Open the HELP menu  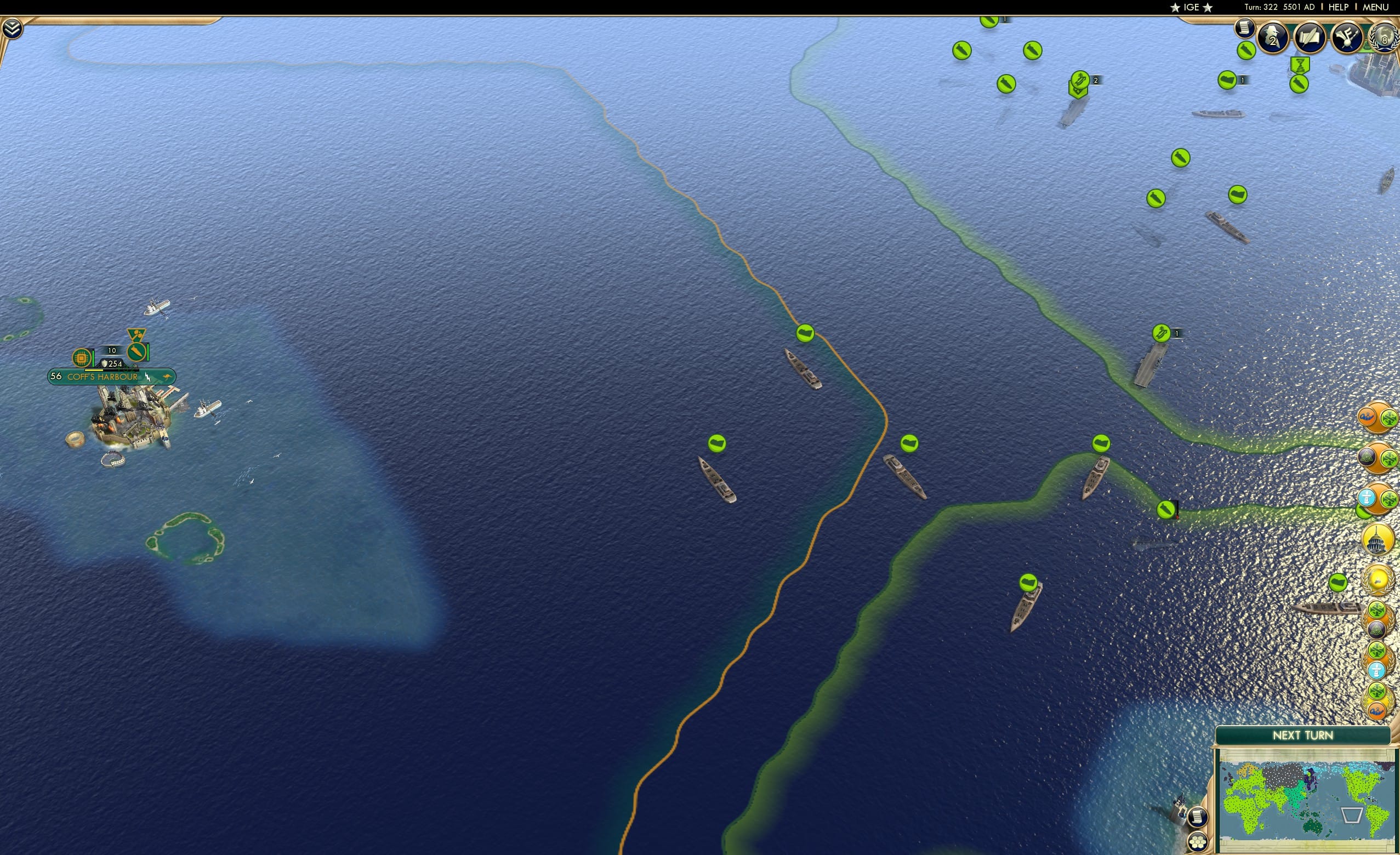tap(1339, 7)
